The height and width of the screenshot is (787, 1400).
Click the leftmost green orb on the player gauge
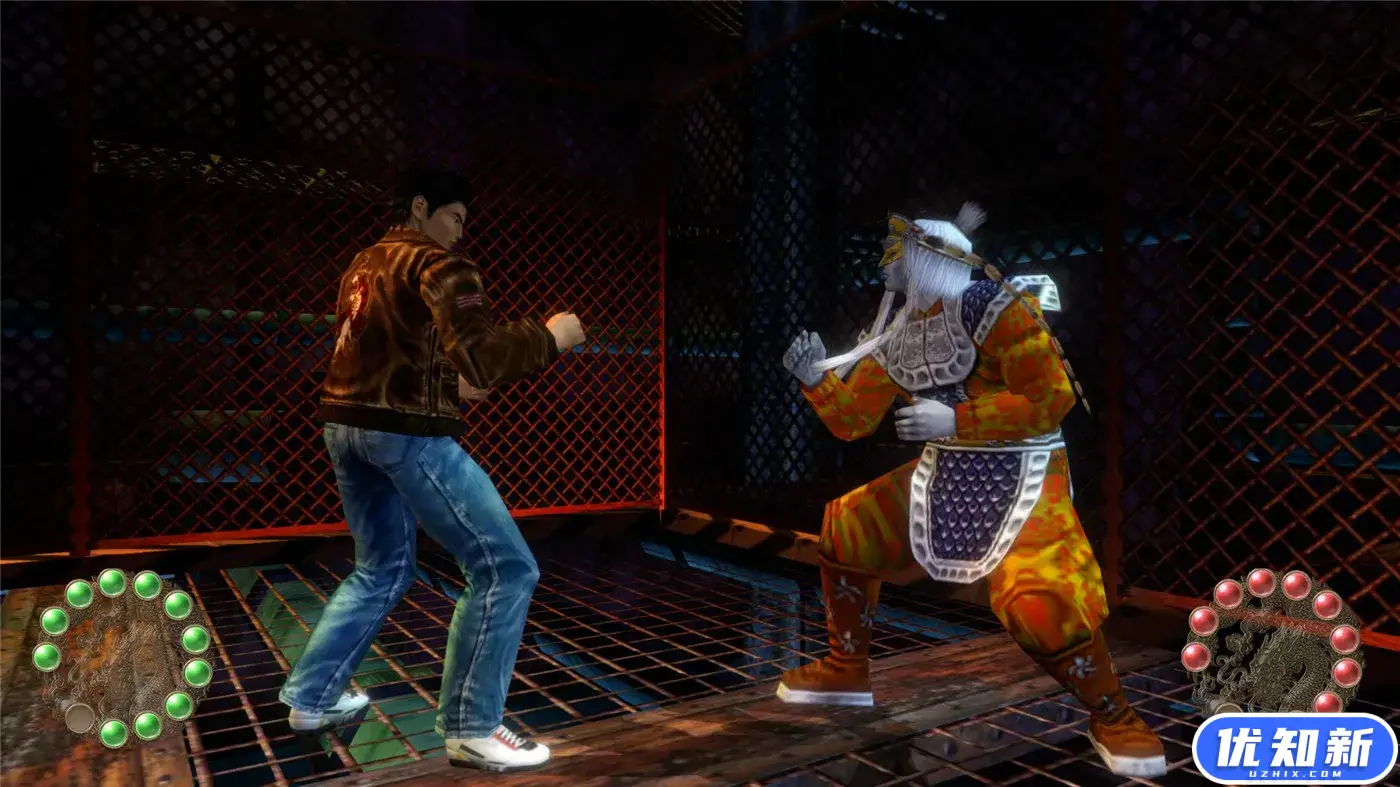46,655
